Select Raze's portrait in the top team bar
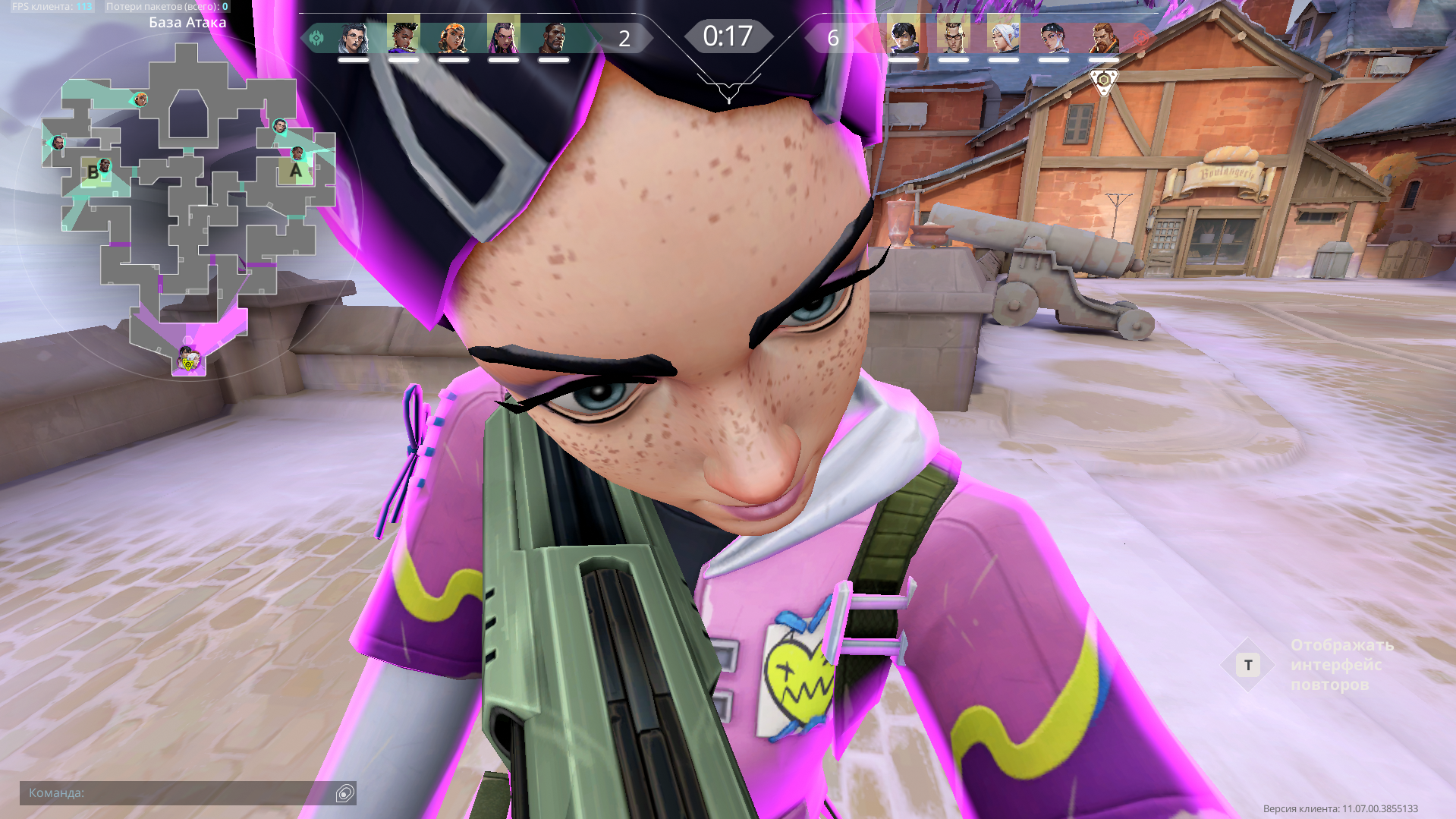Viewport: 1456px width, 819px height. pyautogui.click(x=454, y=36)
